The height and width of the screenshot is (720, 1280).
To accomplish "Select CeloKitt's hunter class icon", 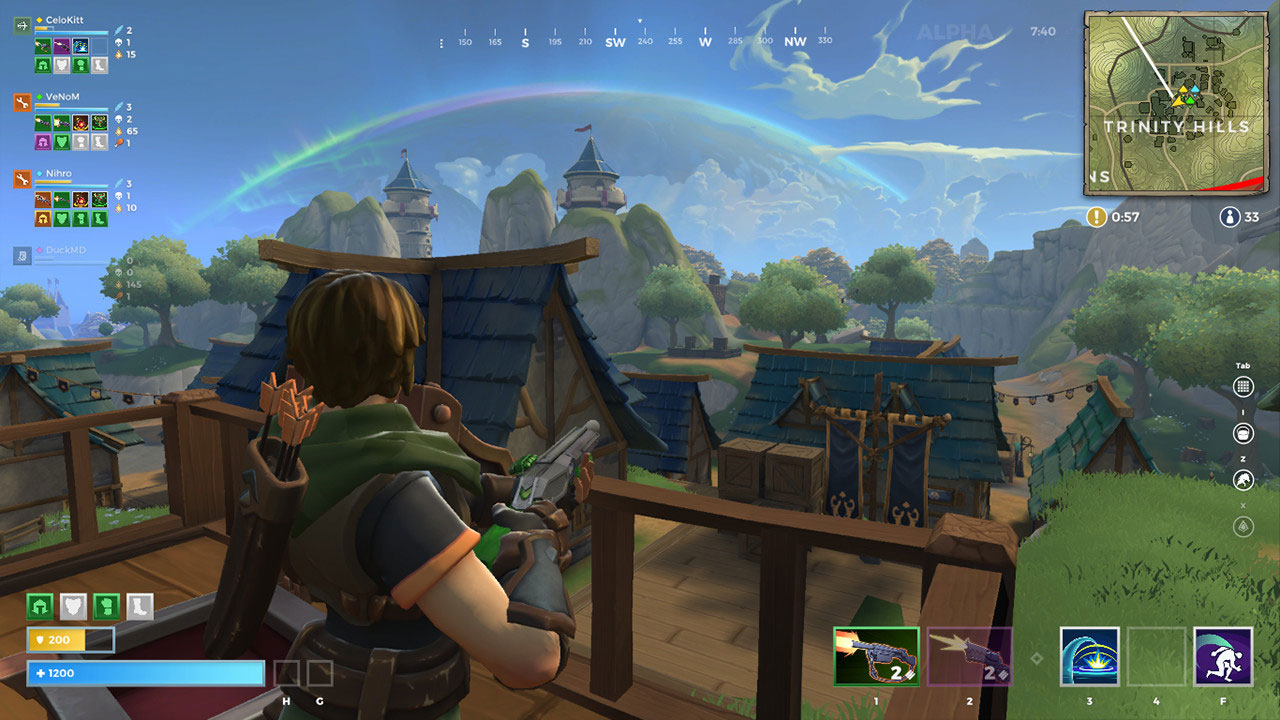I will tap(21, 26).
